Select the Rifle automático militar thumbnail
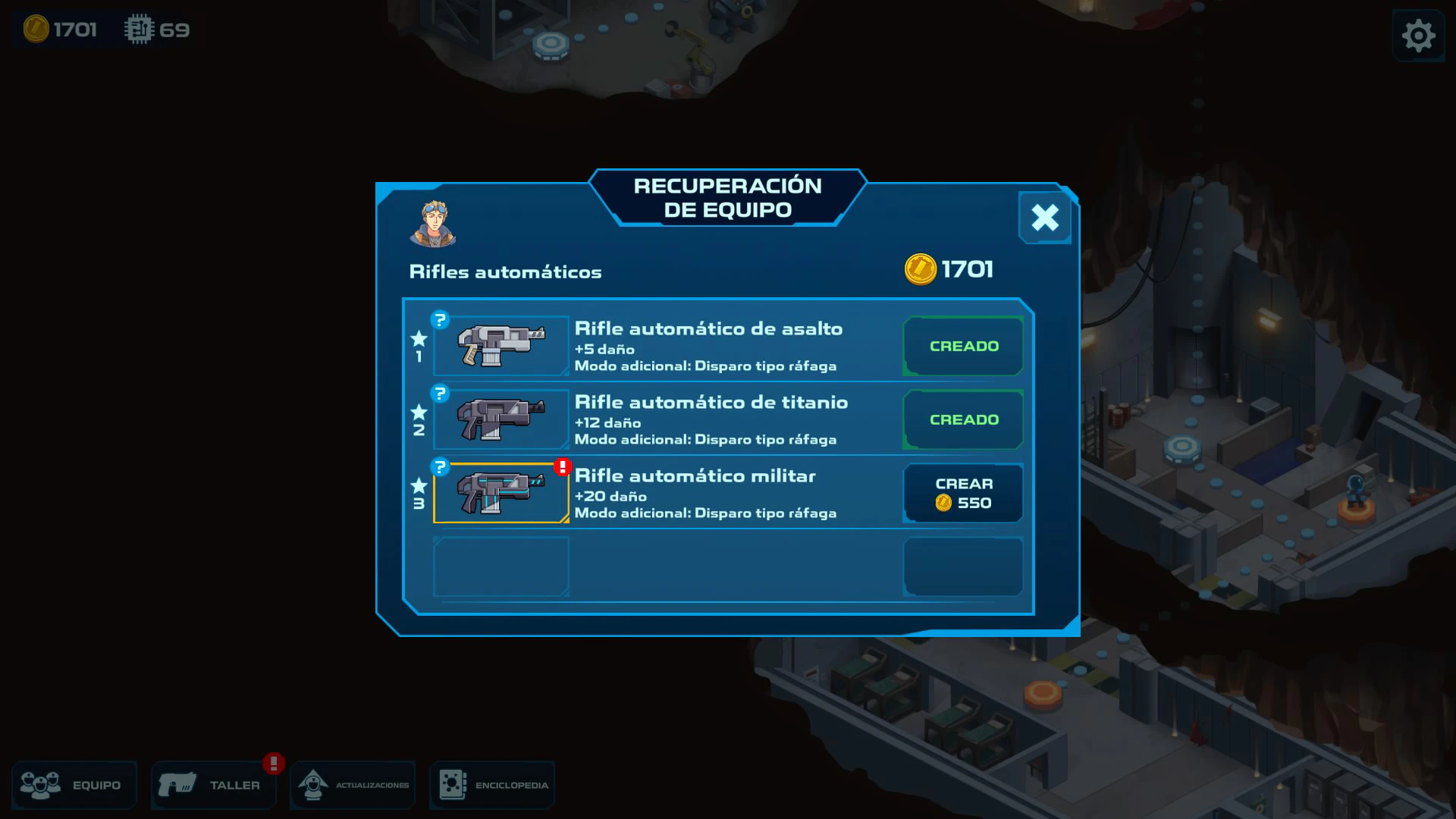Image resolution: width=1456 pixels, height=819 pixels. click(x=501, y=493)
